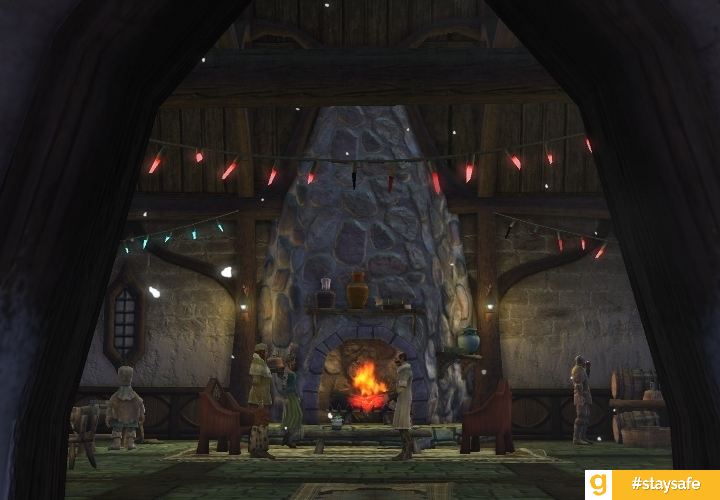Open the #staysafe hashtag label
The width and height of the screenshot is (720, 500).
(665, 485)
